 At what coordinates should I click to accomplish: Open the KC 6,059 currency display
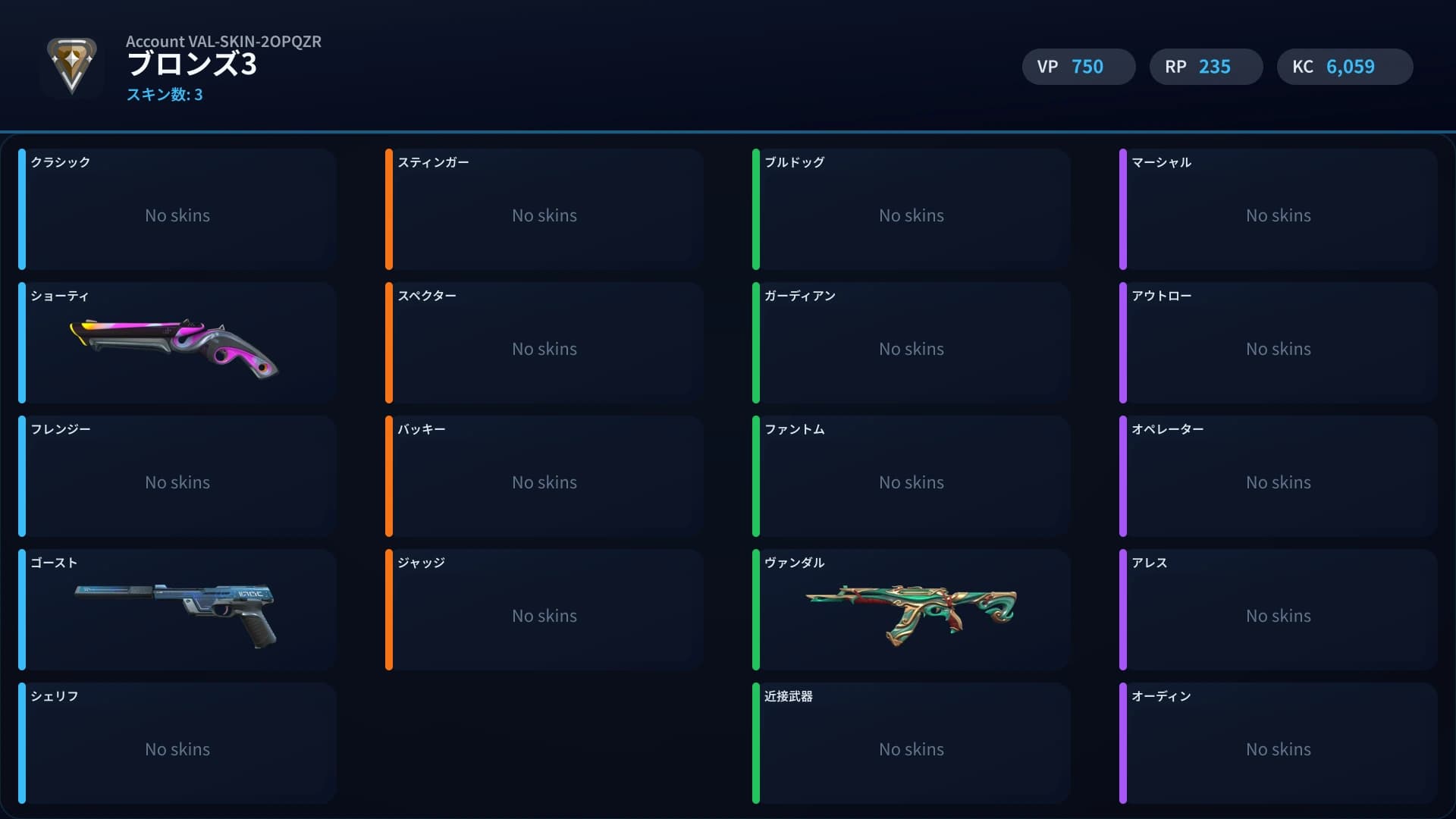1344,67
